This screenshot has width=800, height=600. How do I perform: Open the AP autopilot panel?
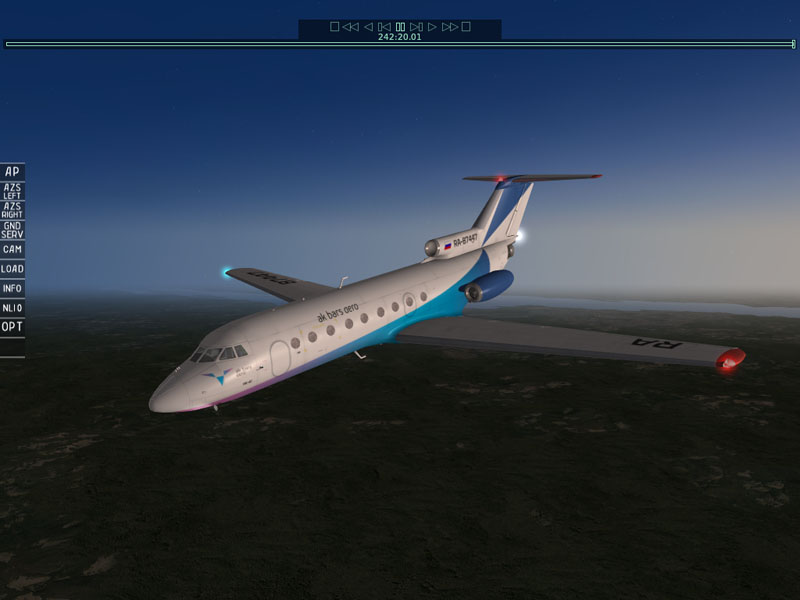[x=12, y=172]
